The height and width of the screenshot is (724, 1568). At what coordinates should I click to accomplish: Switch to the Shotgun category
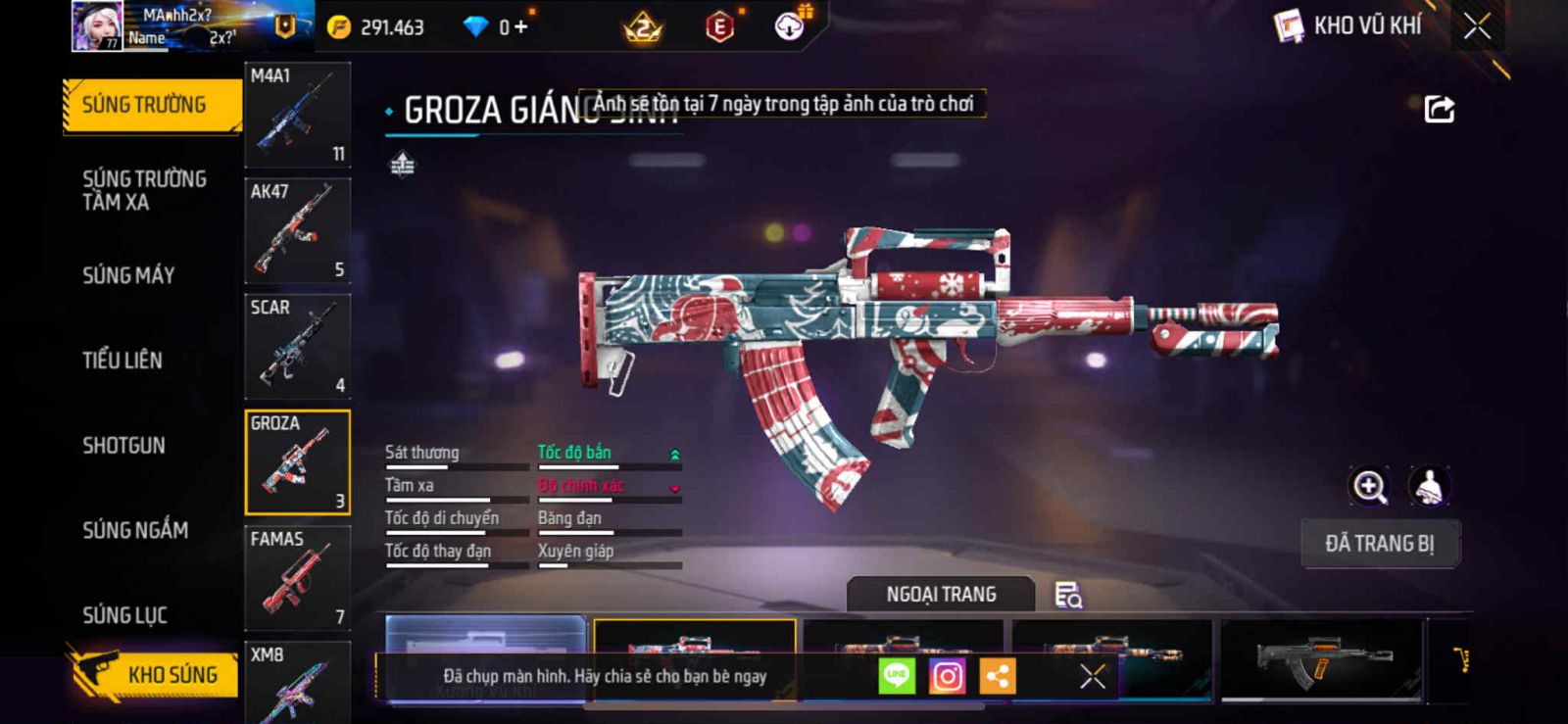pos(123,446)
